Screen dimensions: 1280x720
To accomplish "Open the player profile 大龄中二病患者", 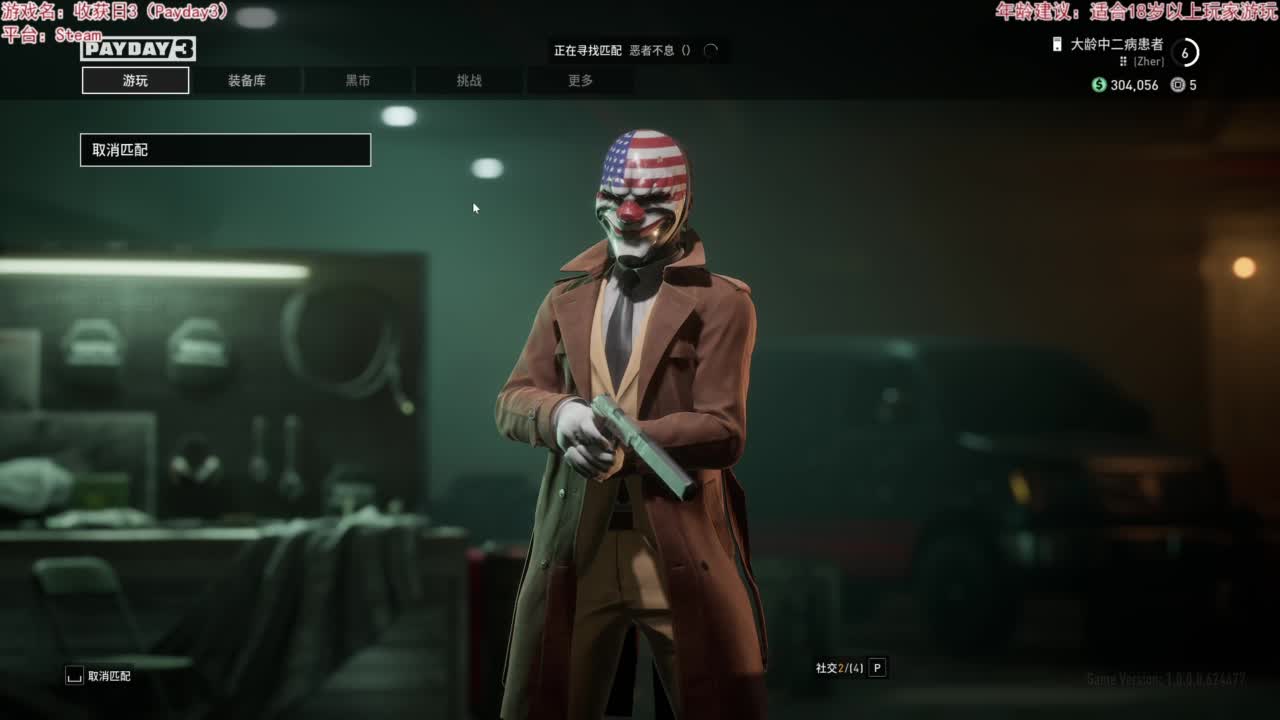I will pos(1116,45).
